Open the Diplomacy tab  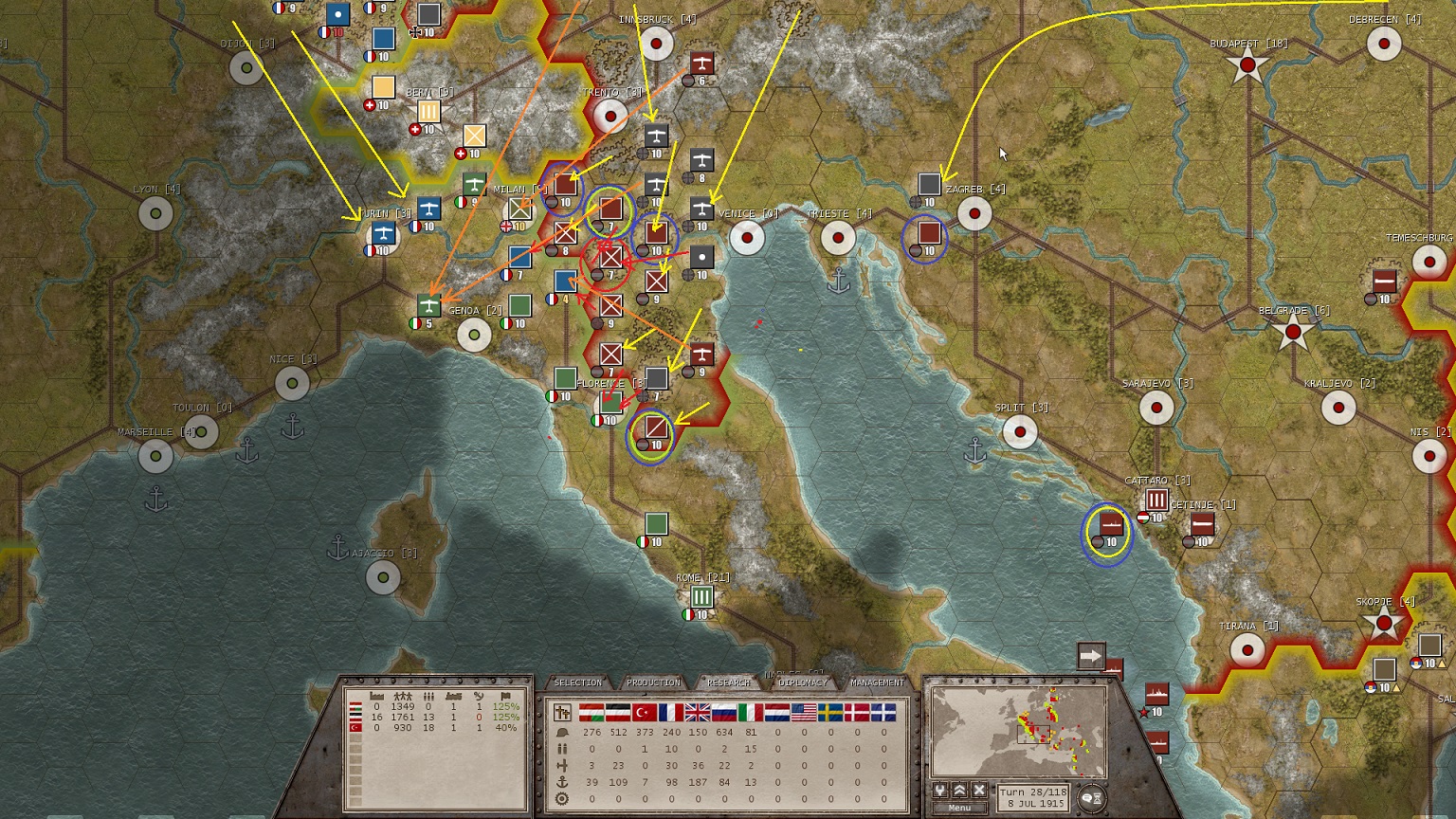click(803, 682)
